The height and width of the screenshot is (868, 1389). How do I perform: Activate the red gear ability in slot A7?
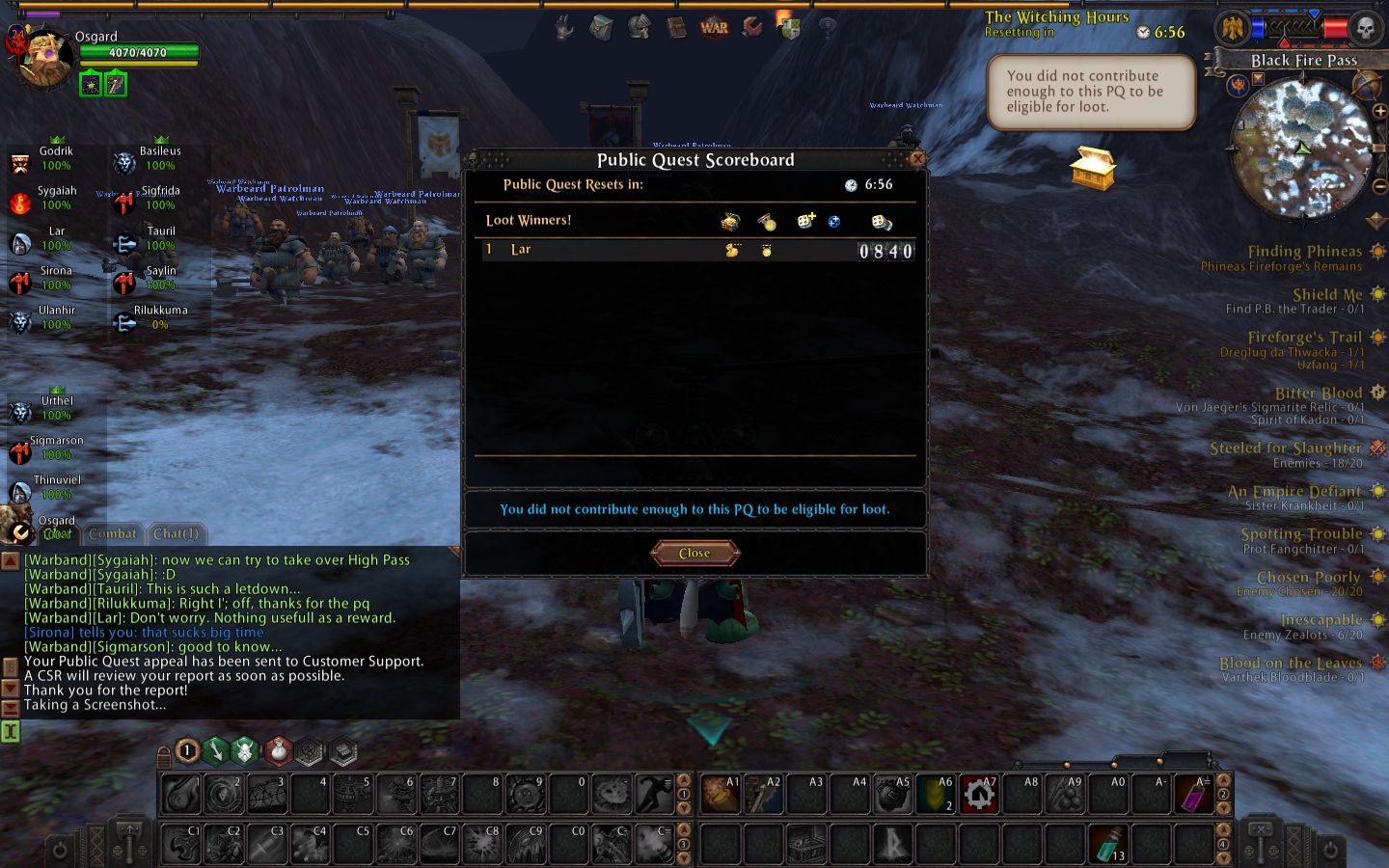coord(979,794)
